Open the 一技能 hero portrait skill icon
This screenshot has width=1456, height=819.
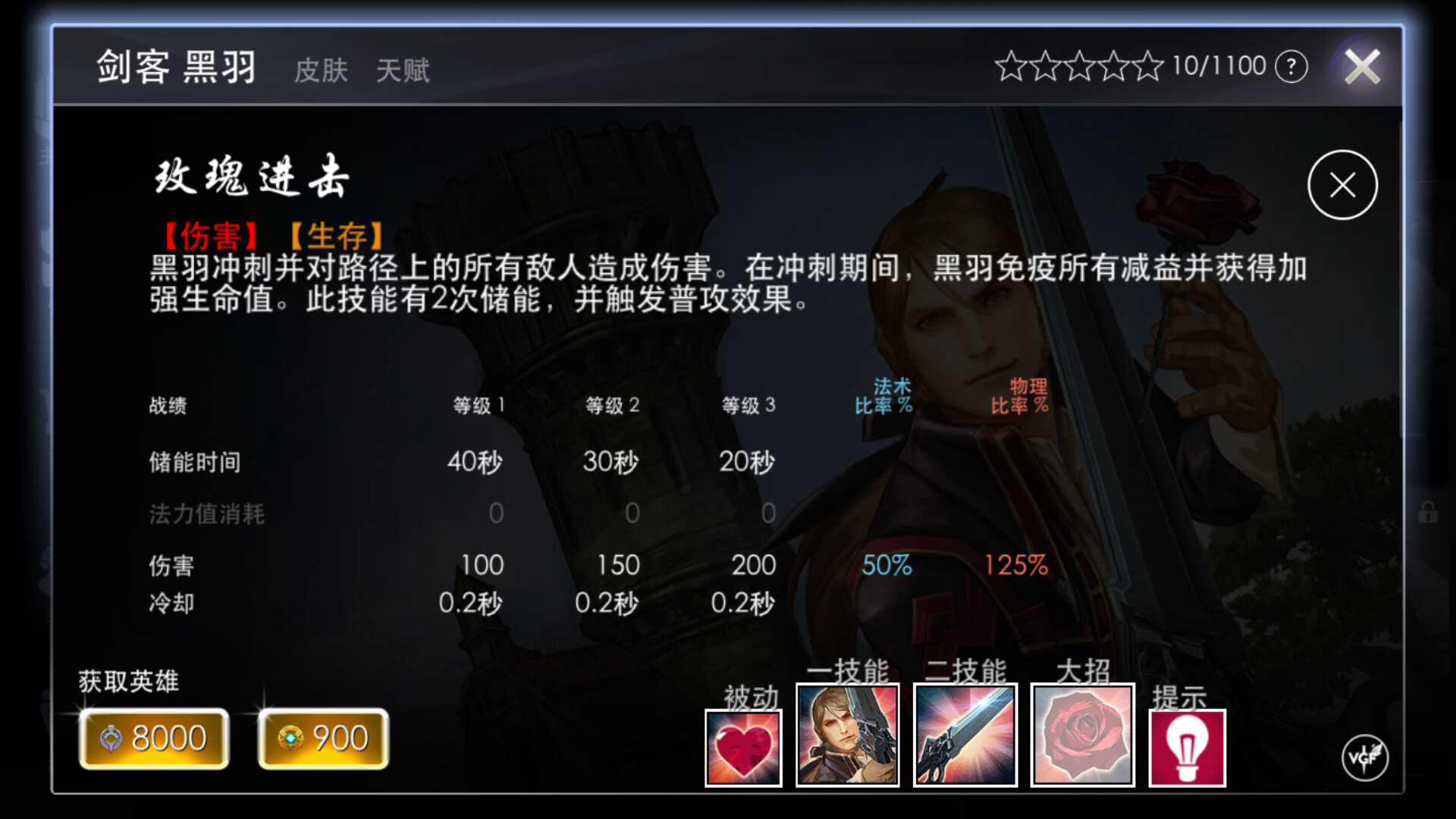(847, 734)
